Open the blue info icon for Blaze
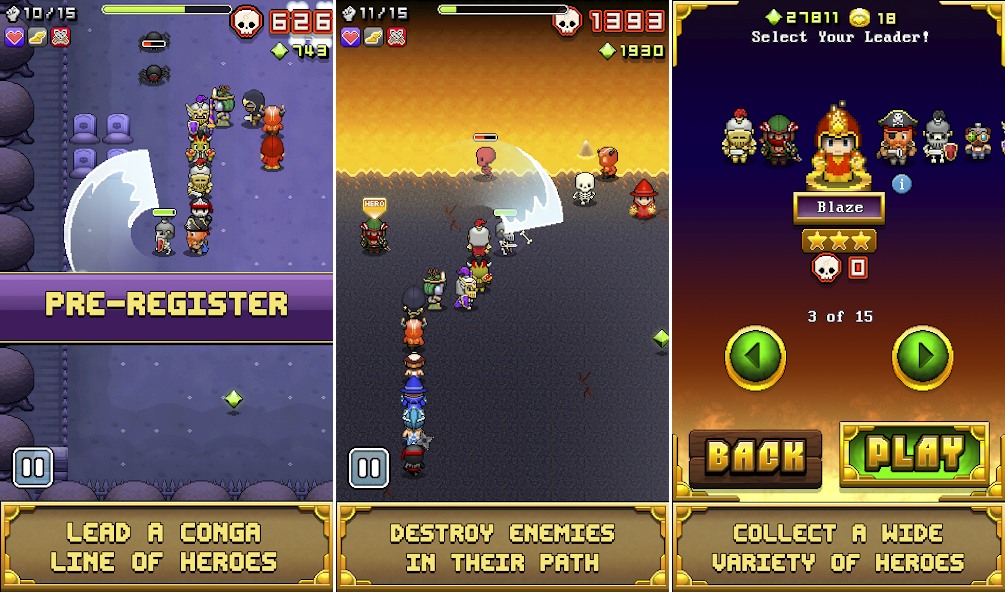The height and width of the screenshot is (592, 1005). pyautogui.click(x=901, y=184)
